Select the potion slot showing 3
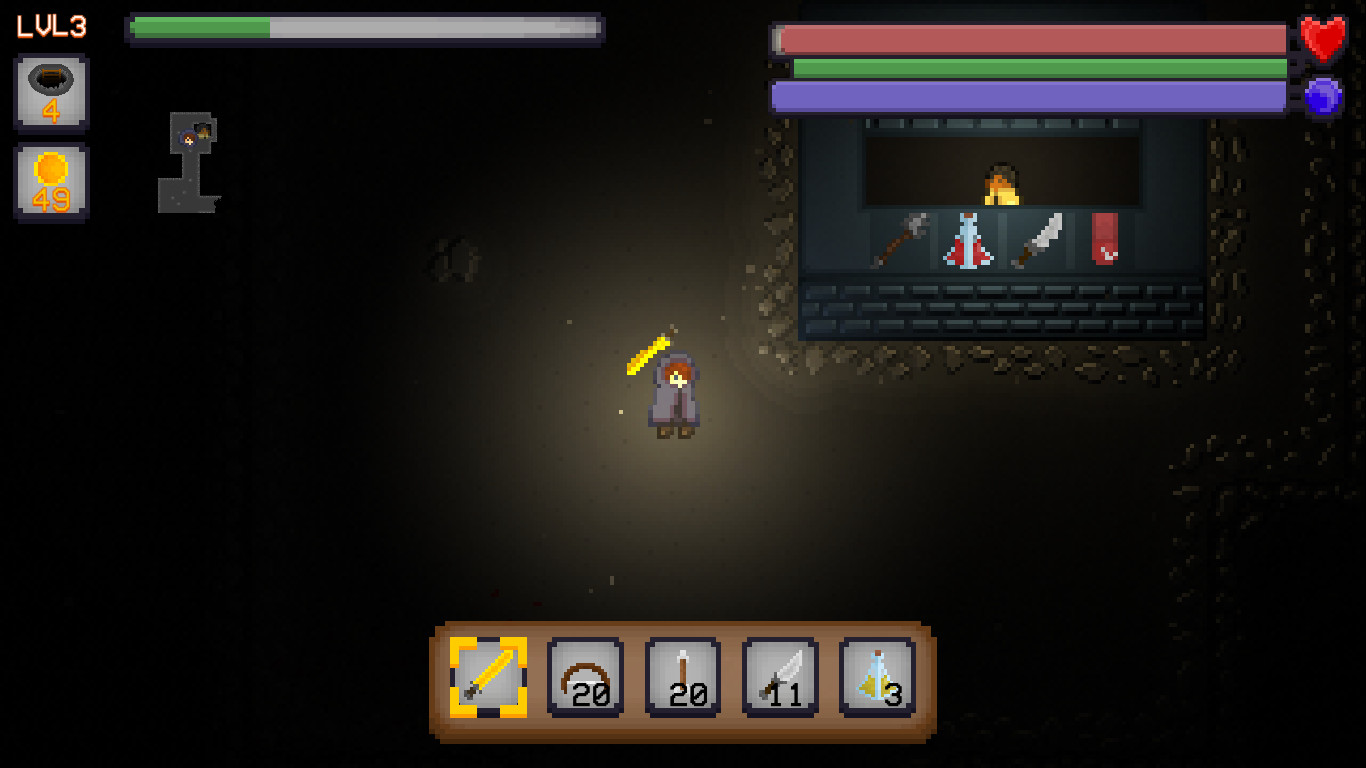 pos(876,679)
